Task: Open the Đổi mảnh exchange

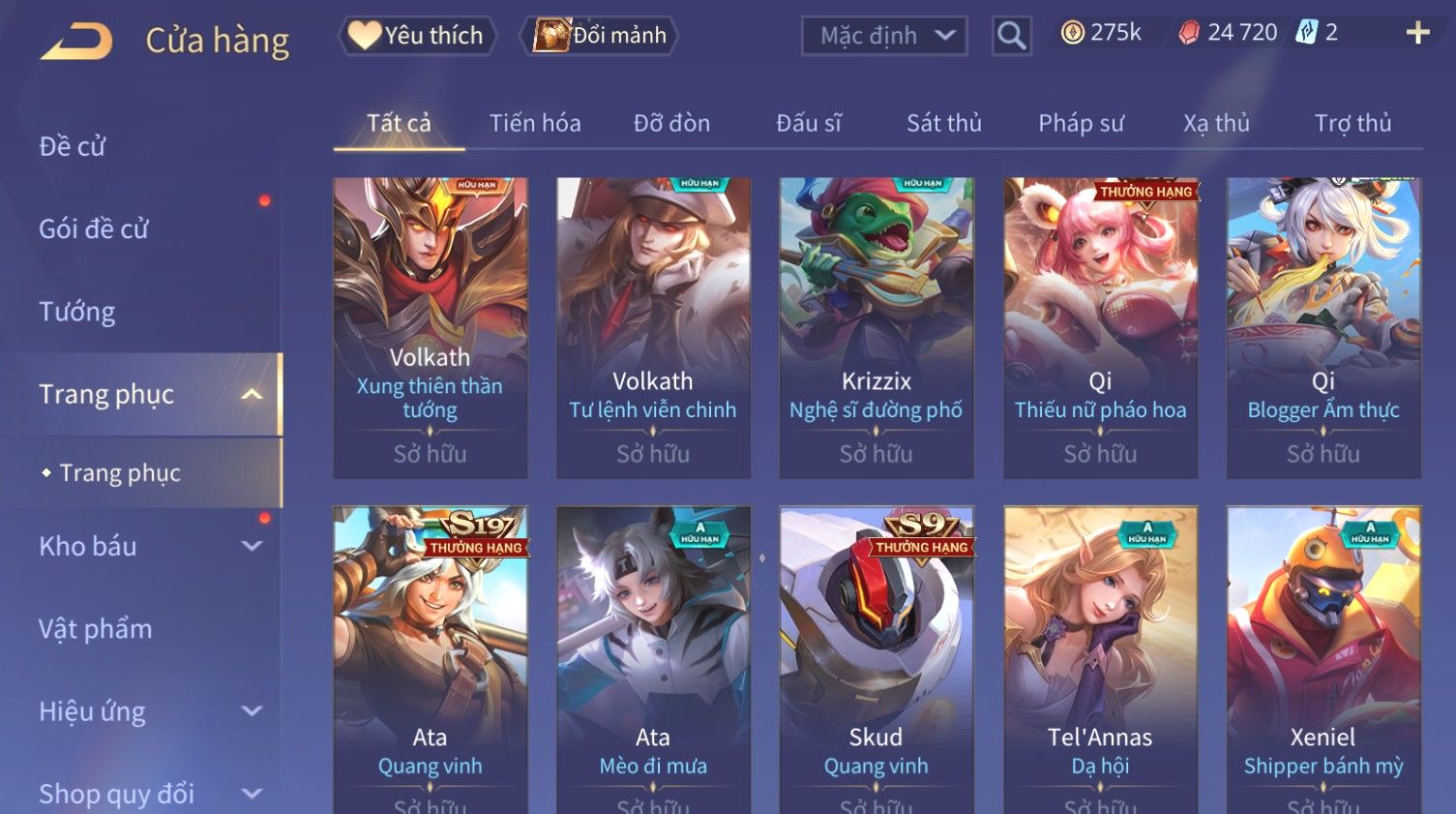Action: coord(600,36)
